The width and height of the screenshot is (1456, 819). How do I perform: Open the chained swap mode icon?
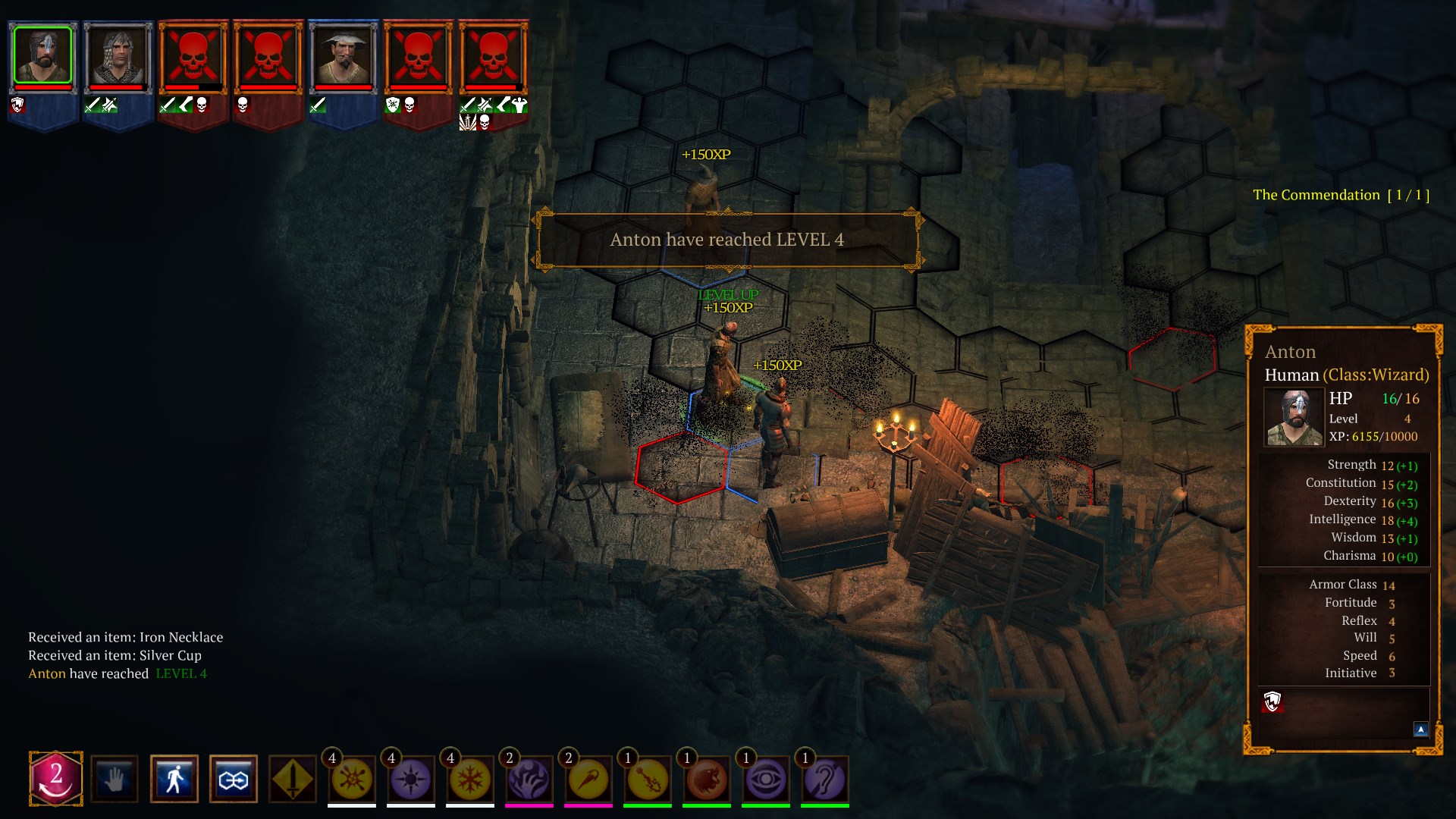pyautogui.click(x=234, y=779)
